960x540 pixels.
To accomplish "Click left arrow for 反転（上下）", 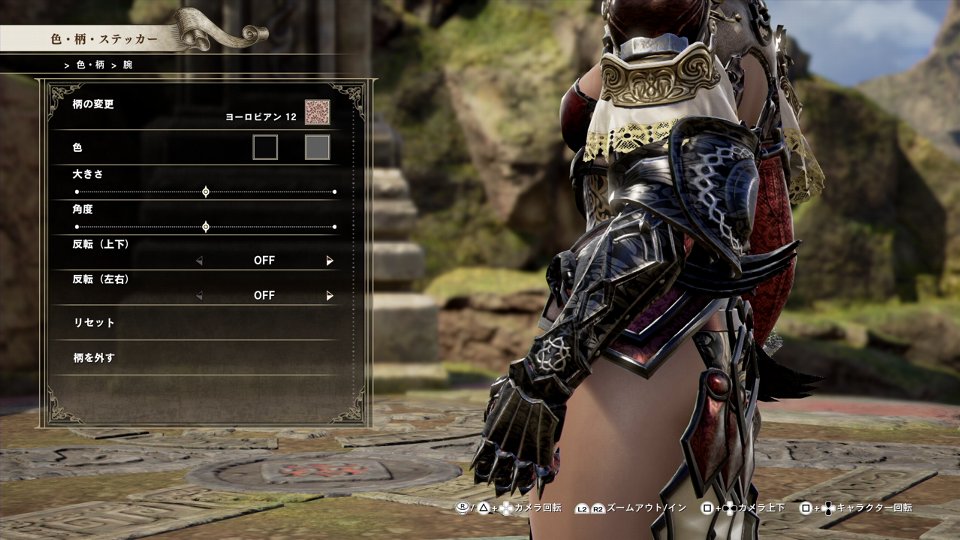I will coord(199,261).
